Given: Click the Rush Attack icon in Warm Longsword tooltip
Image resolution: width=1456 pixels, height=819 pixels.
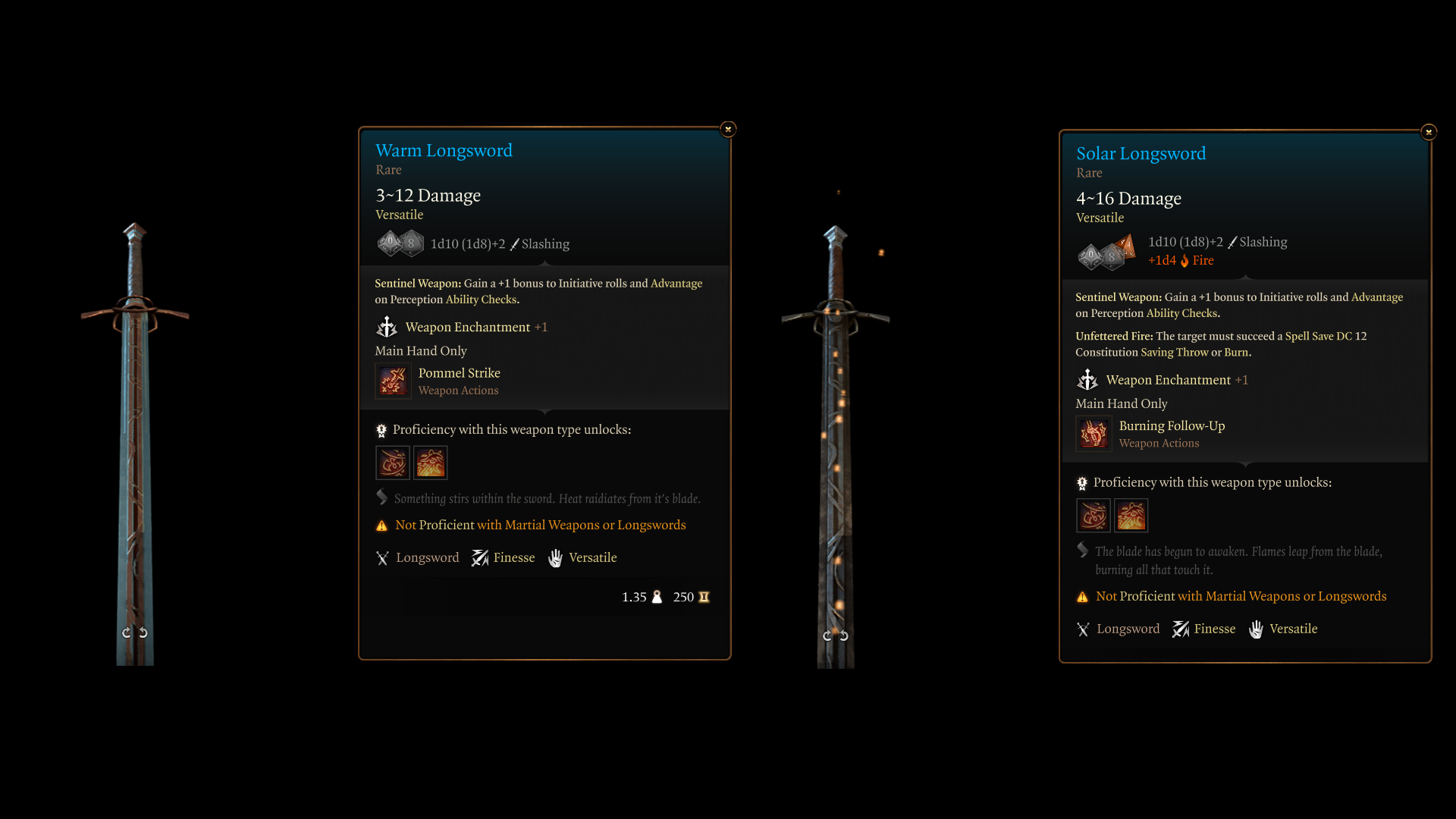Looking at the screenshot, I should (431, 463).
